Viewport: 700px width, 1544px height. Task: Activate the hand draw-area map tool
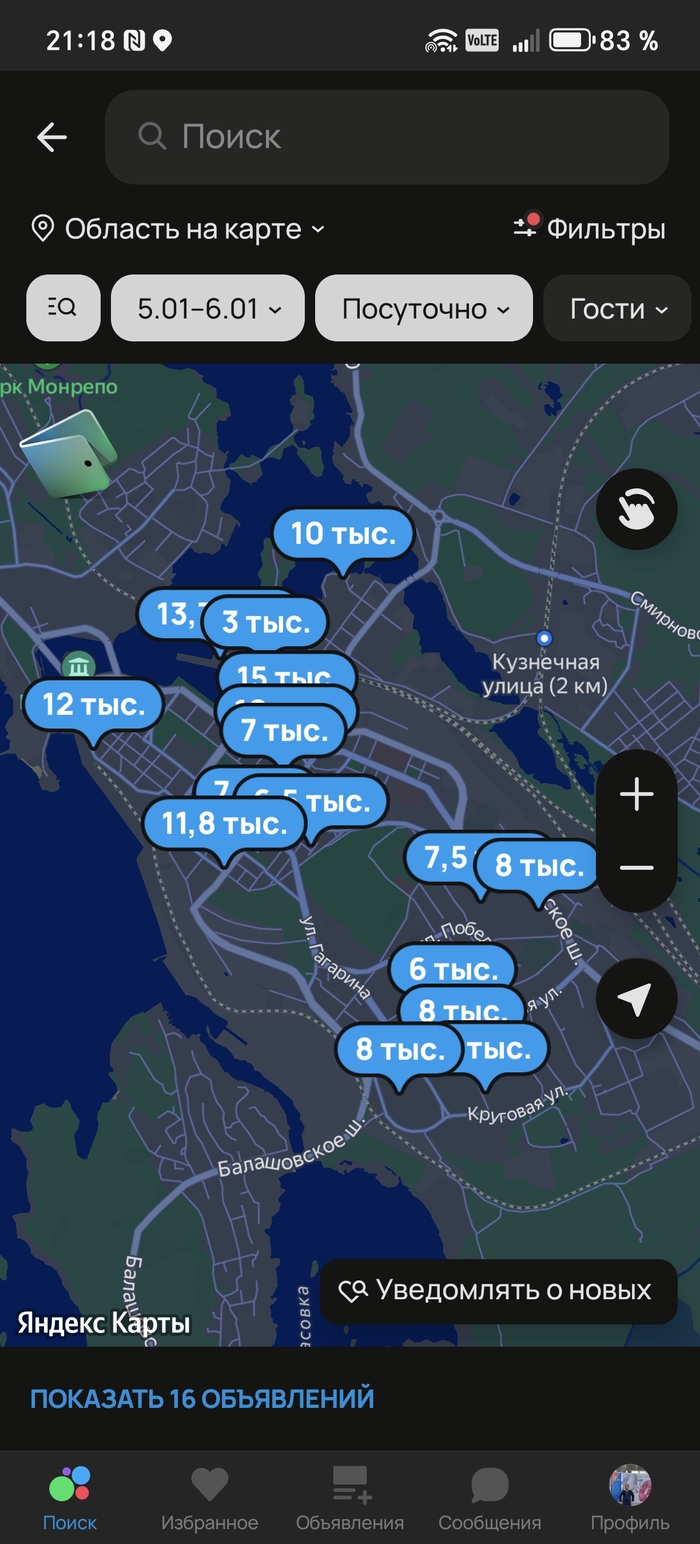(x=636, y=510)
